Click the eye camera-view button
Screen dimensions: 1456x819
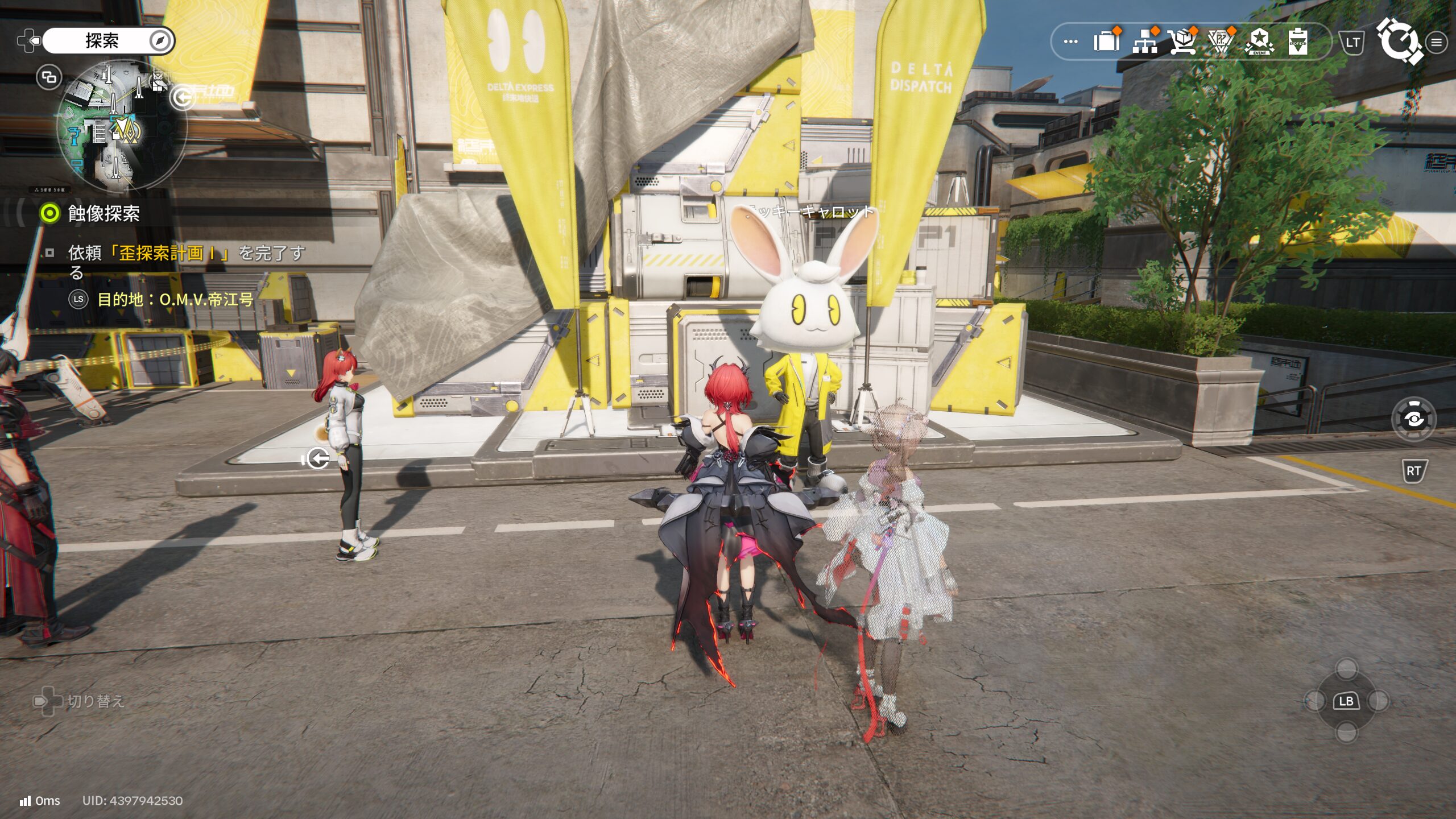[1414, 419]
